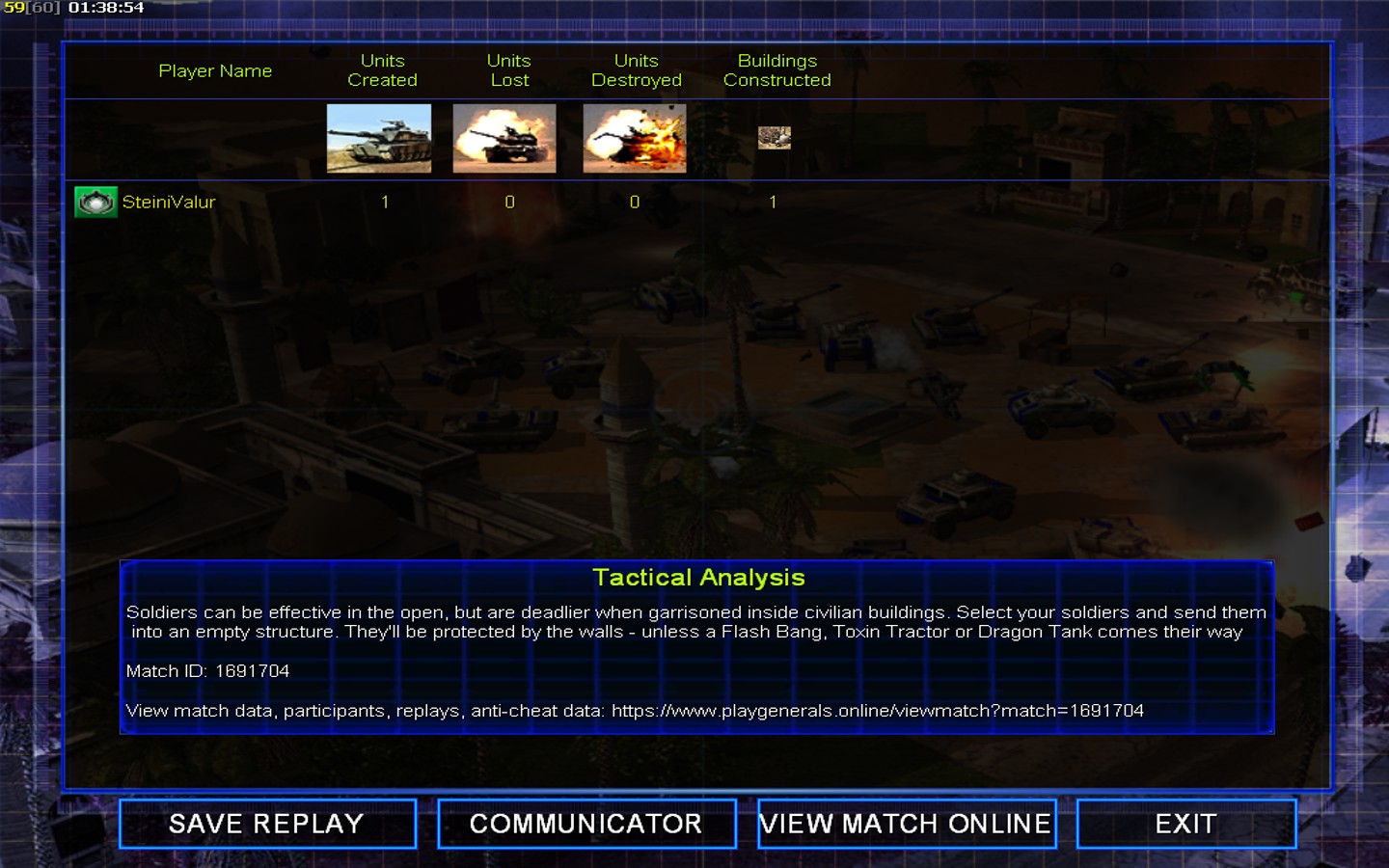Viewport: 1389px width, 868px height.
Task: Open the Communicator
Action: click(x=586, y=824)
